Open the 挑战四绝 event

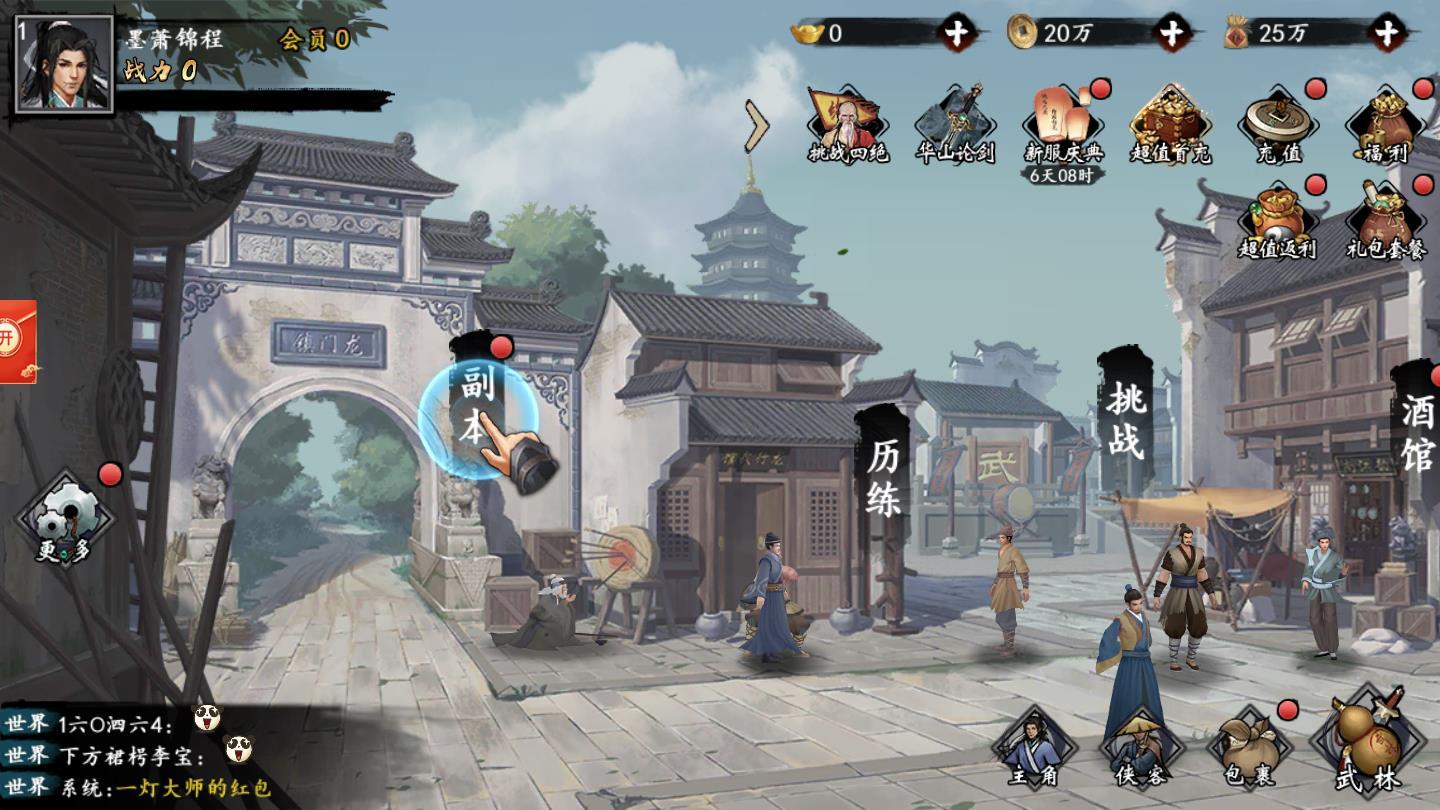pos(848,125)
